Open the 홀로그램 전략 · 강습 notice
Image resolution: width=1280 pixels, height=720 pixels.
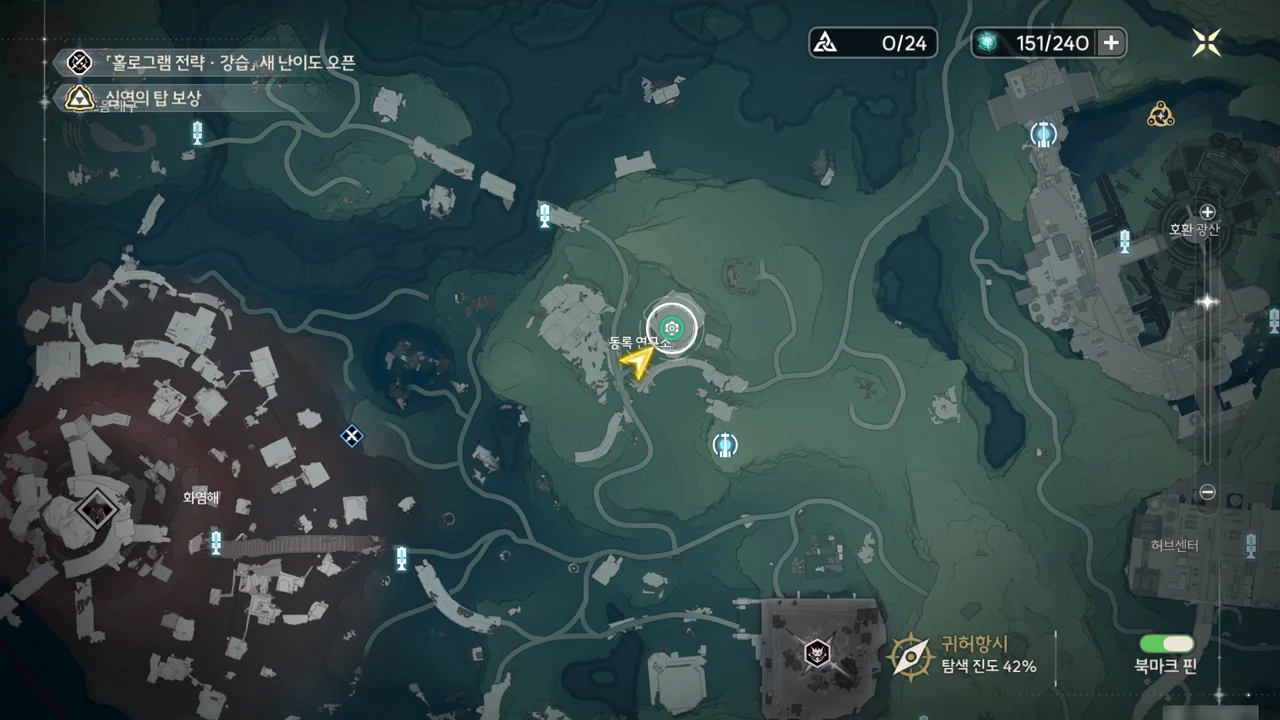click(x=205, y=63)
